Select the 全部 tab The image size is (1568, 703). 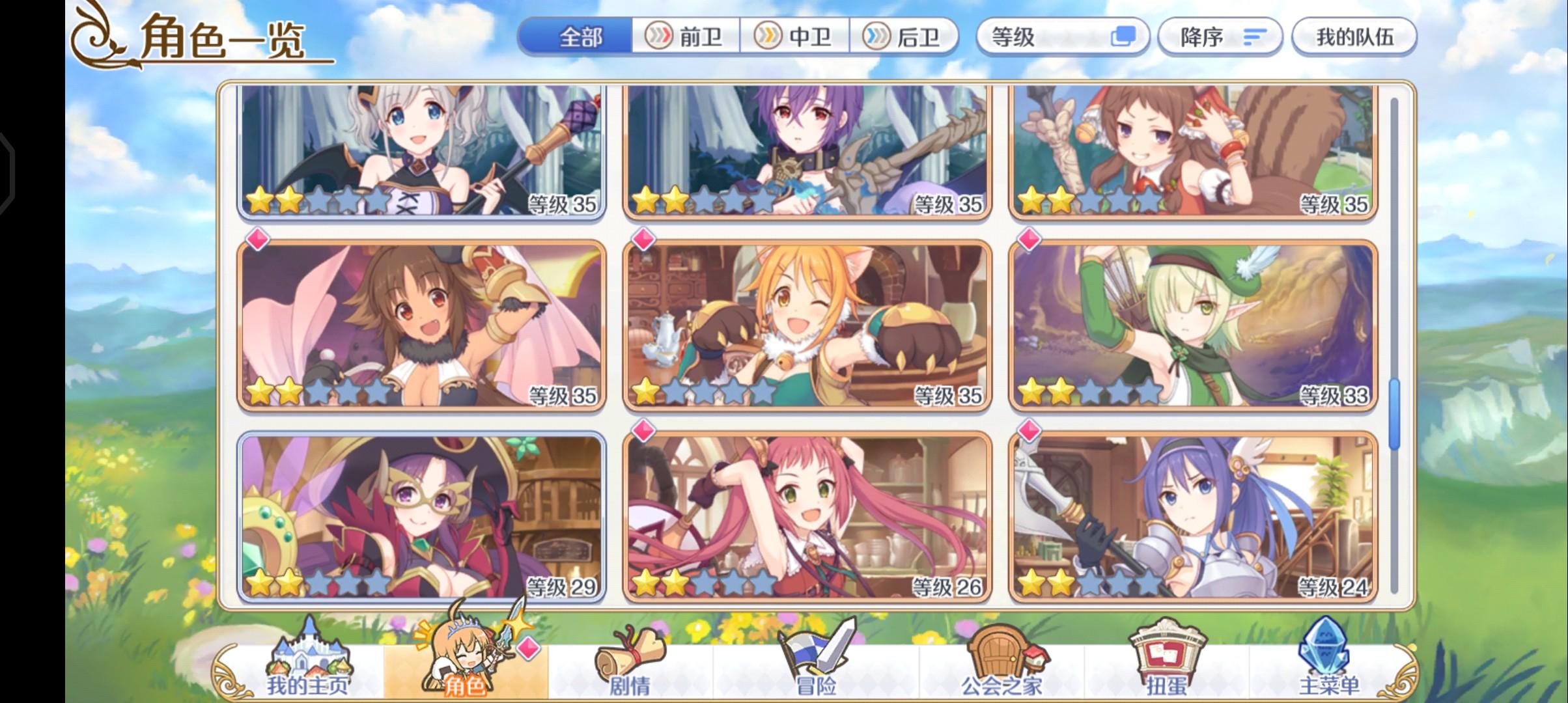579,37
